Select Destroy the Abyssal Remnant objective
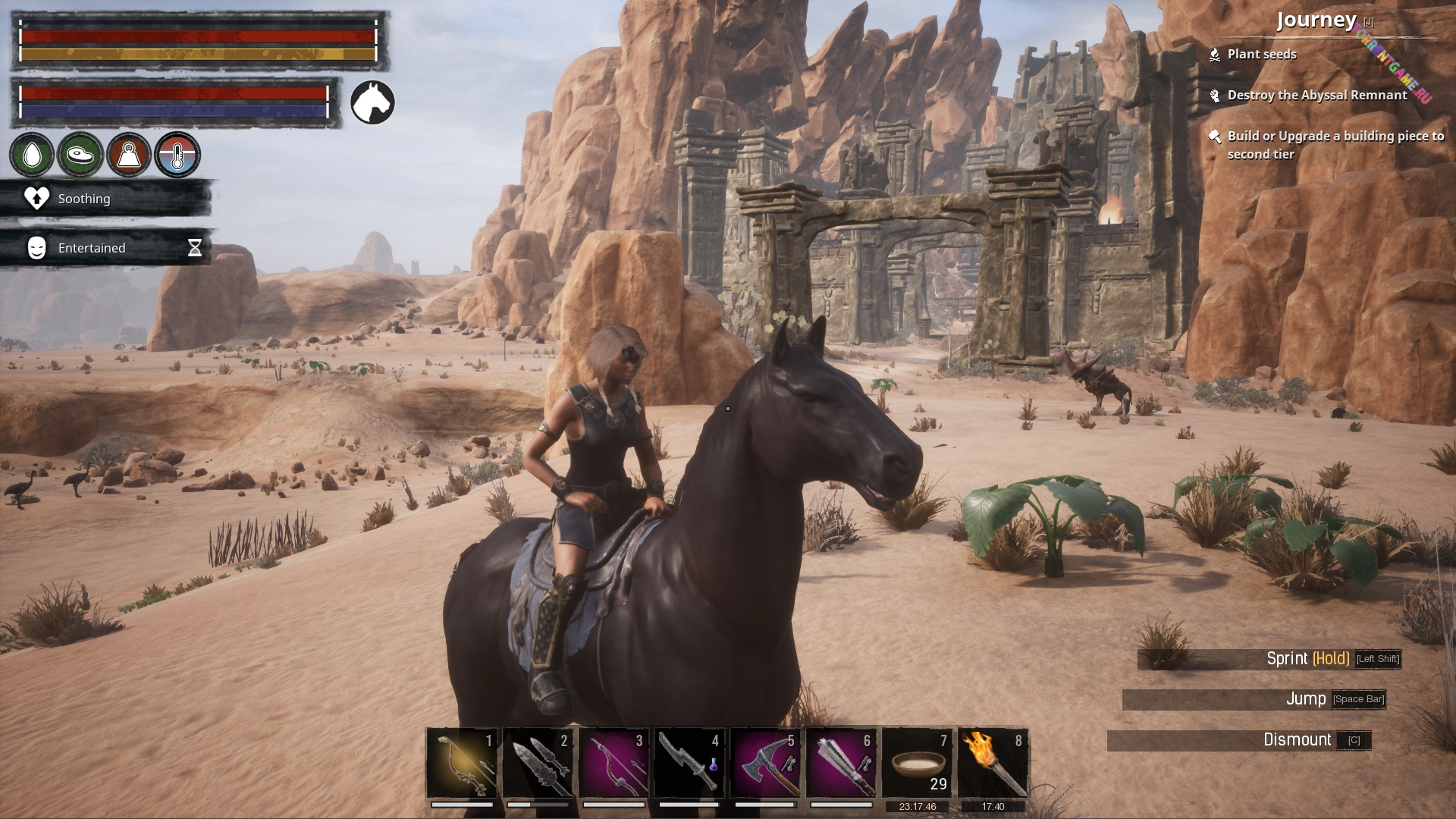Image resolution: width=1456 pixels, height=819 pixels. click(x=1316, y=96)
